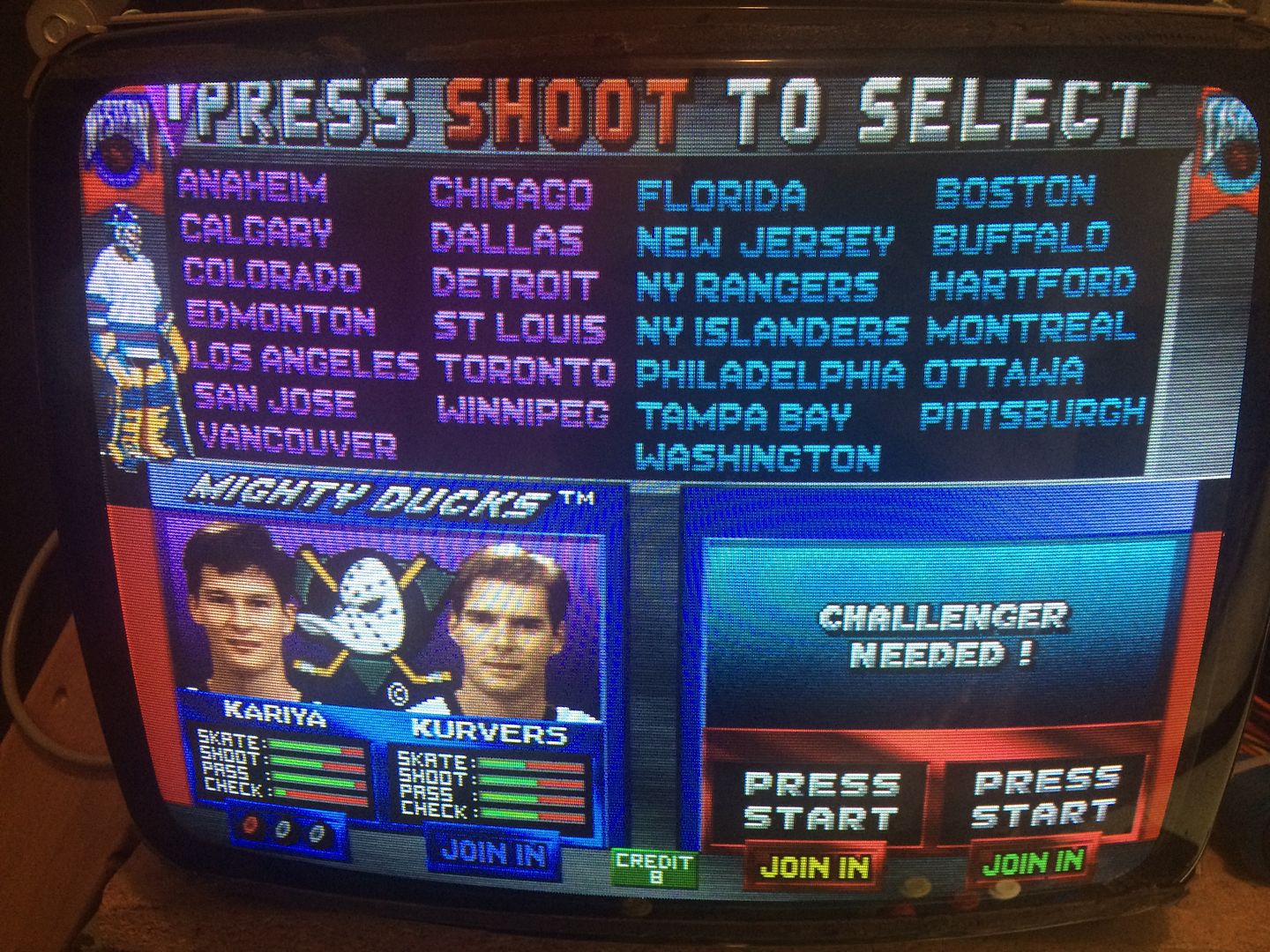The image size is (1270, 952).
Task: Select Vancouver from the list
Action: tap(296, 442)
